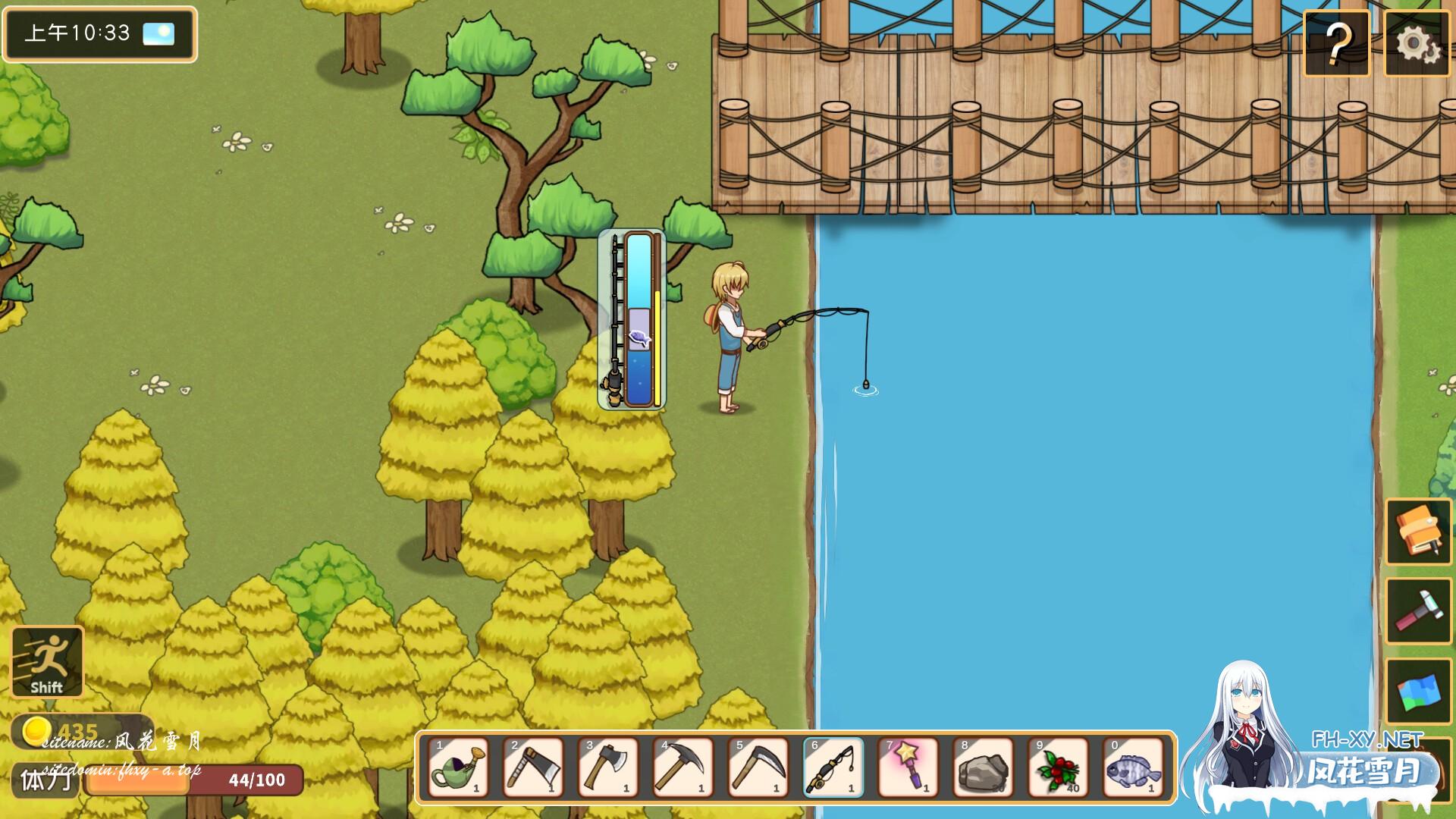Open the help question mark button
Image resolution: width=1456 pixels, height=819 pixels.
1336,44
